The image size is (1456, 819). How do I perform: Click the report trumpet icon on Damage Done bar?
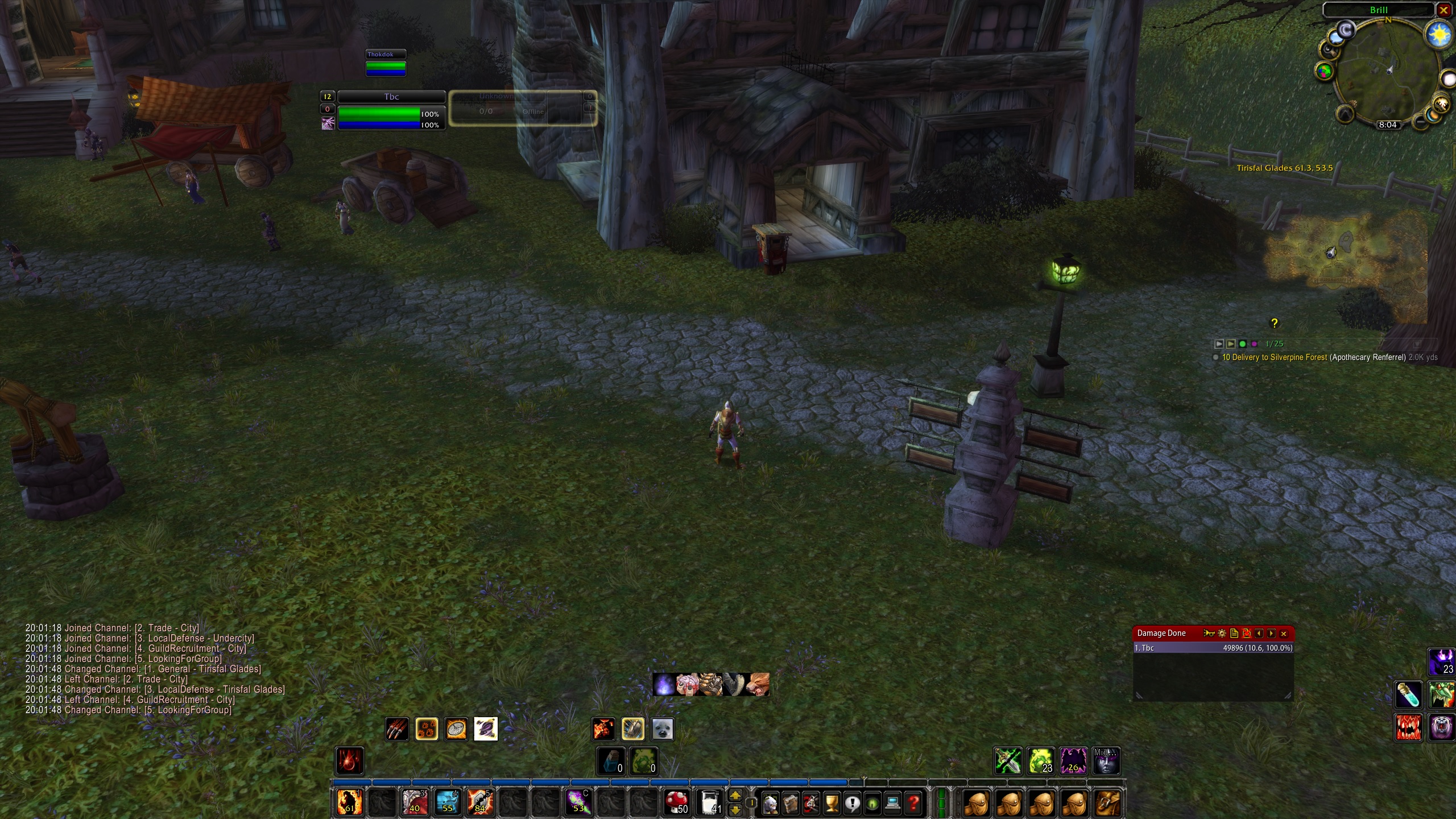(x=1209, y=633)
